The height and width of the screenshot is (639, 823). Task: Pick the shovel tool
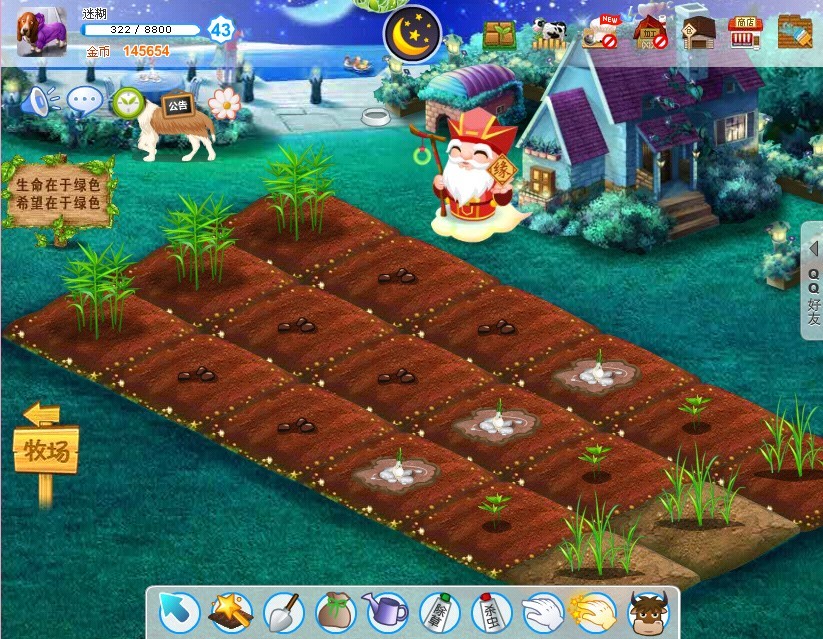pos(283,610)
